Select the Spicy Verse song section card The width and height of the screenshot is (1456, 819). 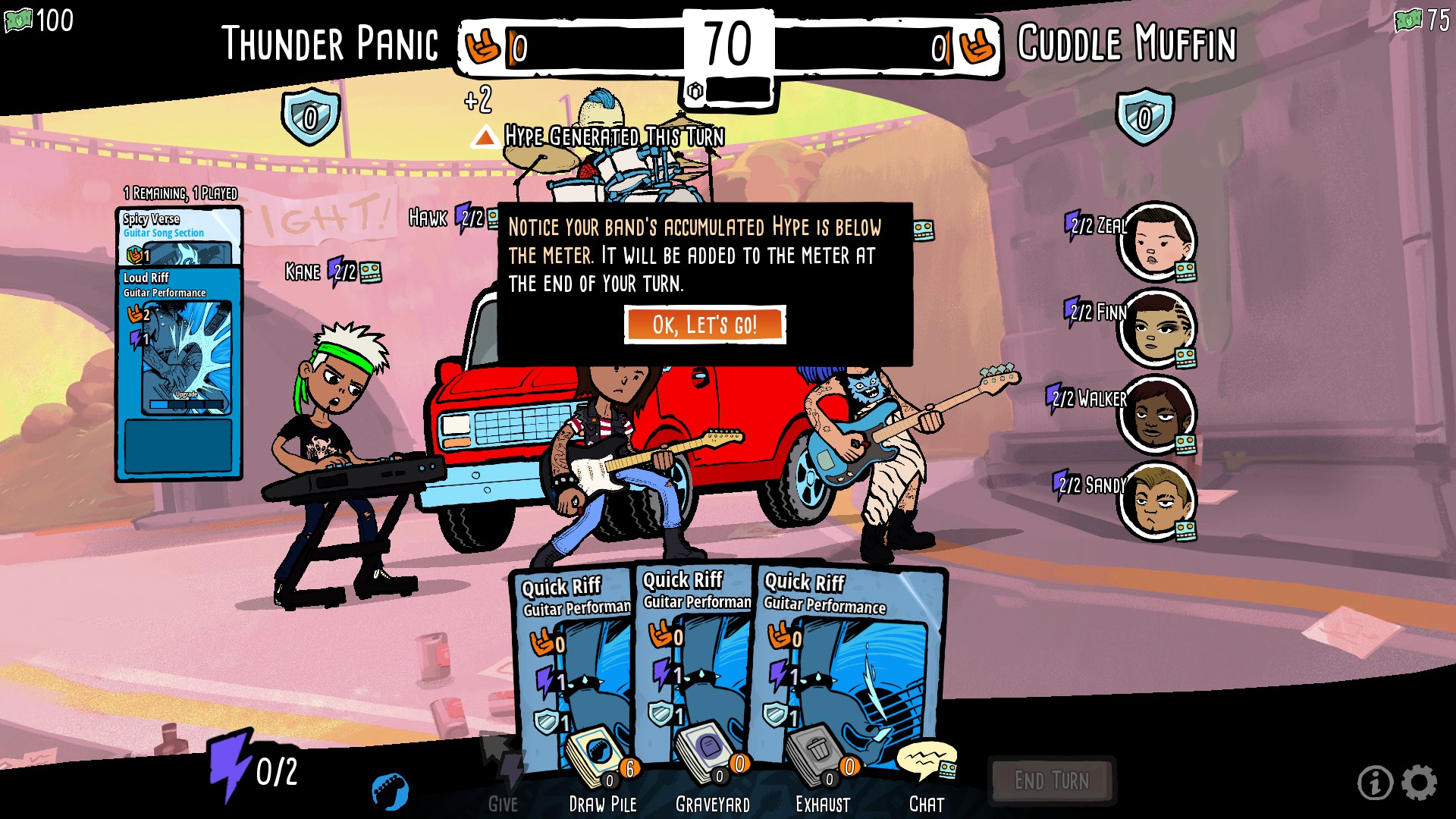click(x=180, y=235)
